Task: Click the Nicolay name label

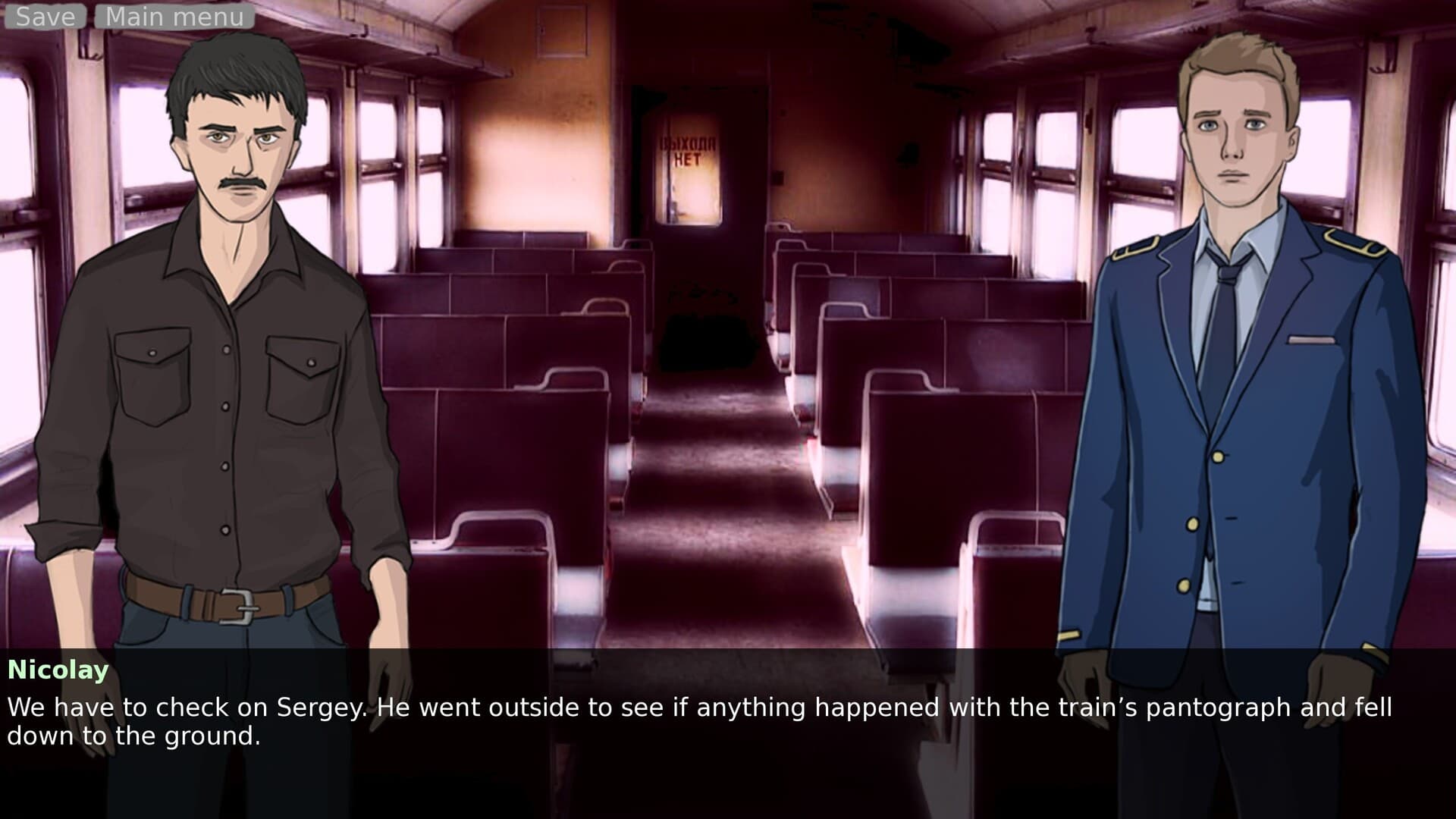Action: click(x=57, y=670)
